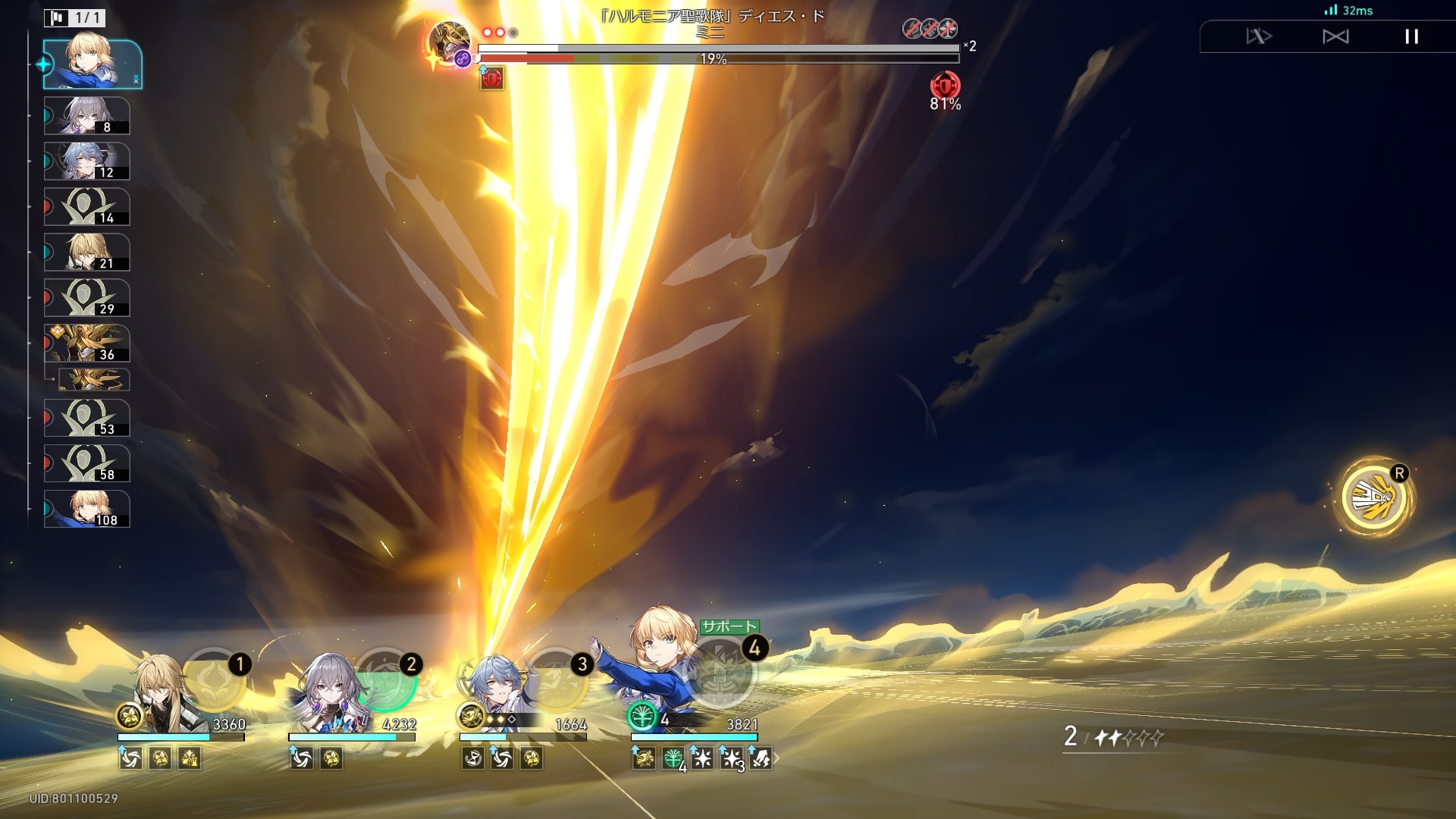The height and width of the screenshot is (819, 1456).
Task: Select party member one's ultimate portrait
Action: coord(214,680)
